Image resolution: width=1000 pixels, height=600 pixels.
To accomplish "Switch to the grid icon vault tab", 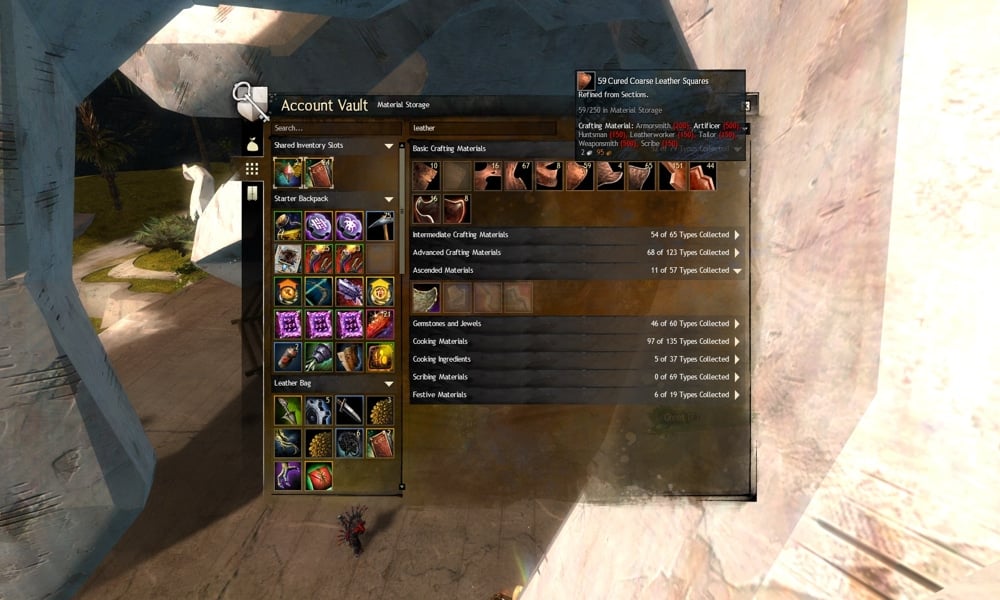I will pyautogui.click(x=252, y=169).
